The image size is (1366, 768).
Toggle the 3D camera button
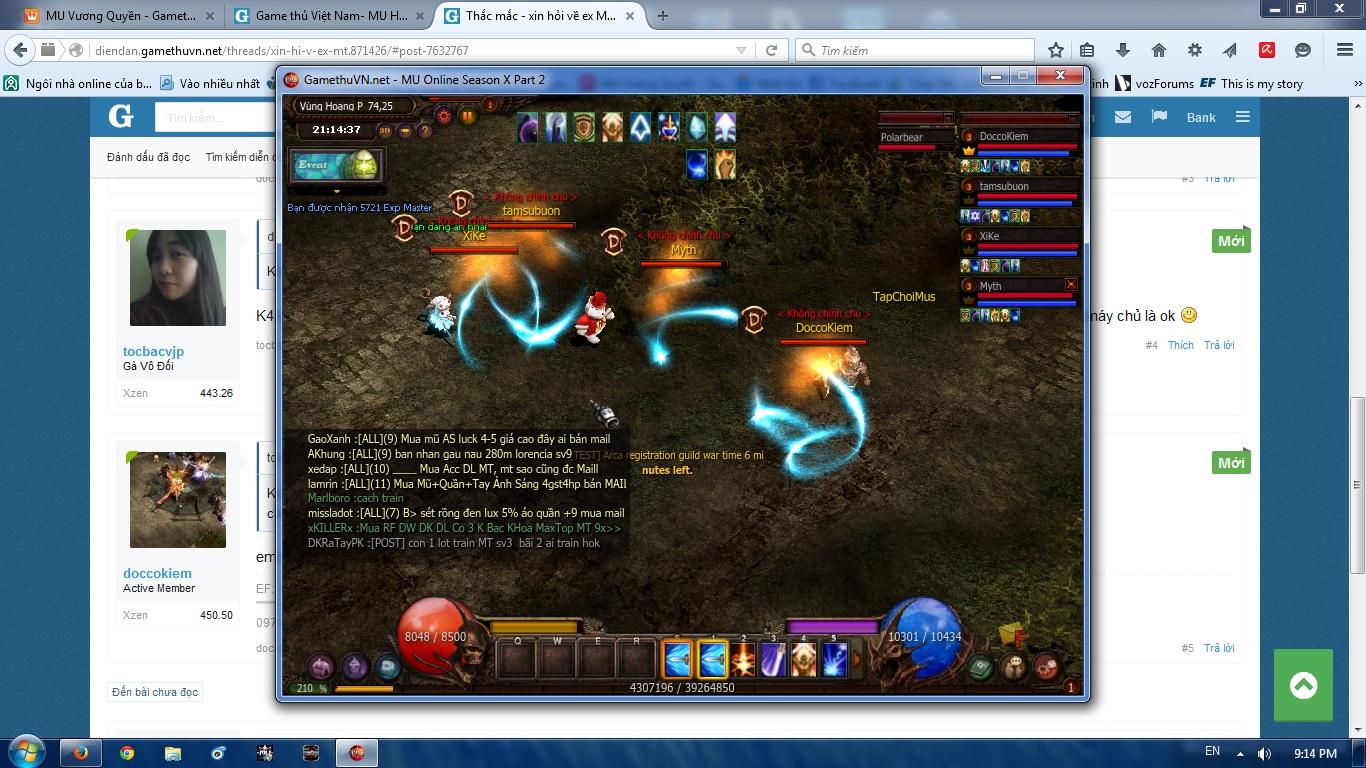(x=385, y=130)
